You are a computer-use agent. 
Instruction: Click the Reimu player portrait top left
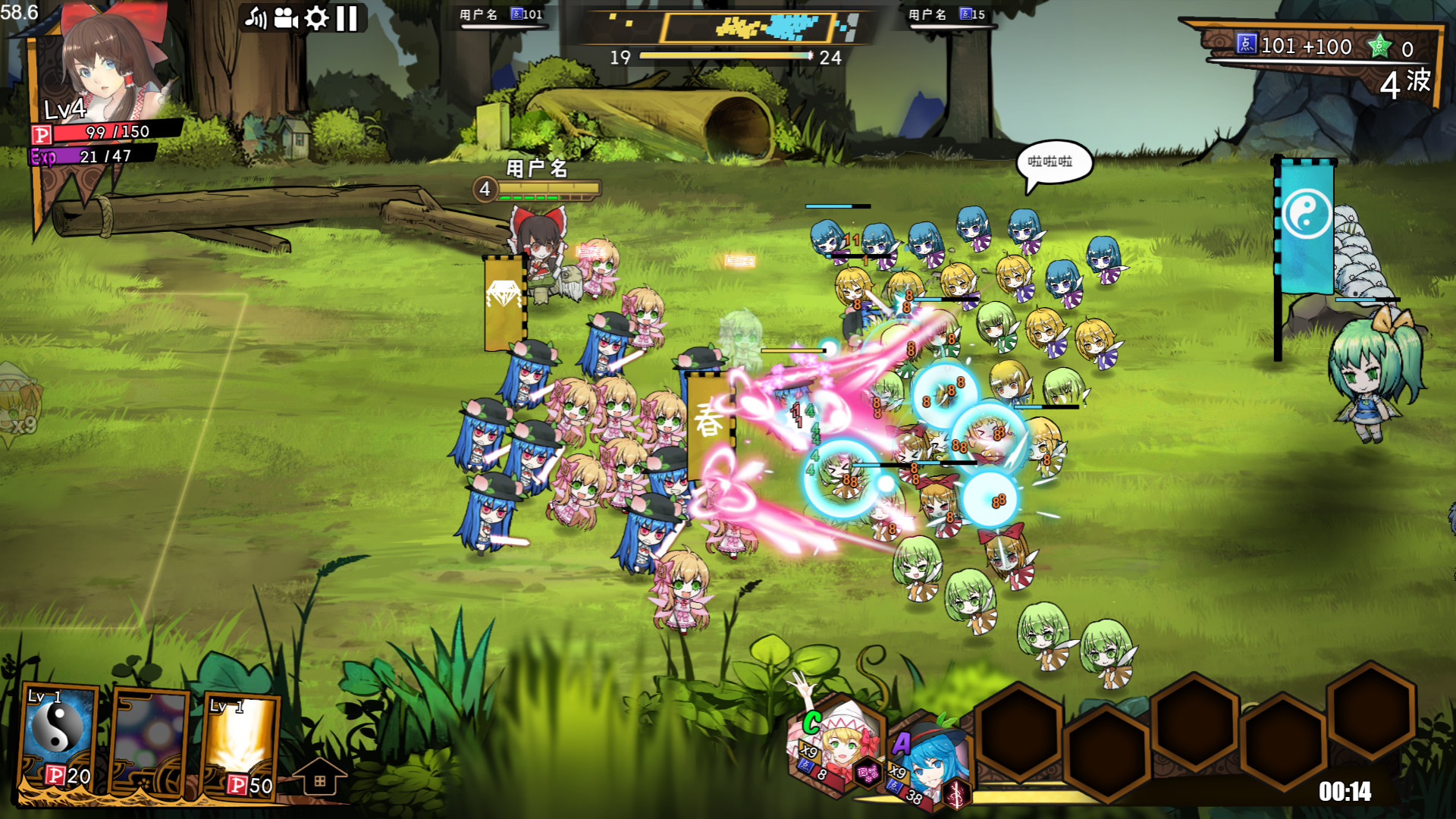[x=99, y=61]
